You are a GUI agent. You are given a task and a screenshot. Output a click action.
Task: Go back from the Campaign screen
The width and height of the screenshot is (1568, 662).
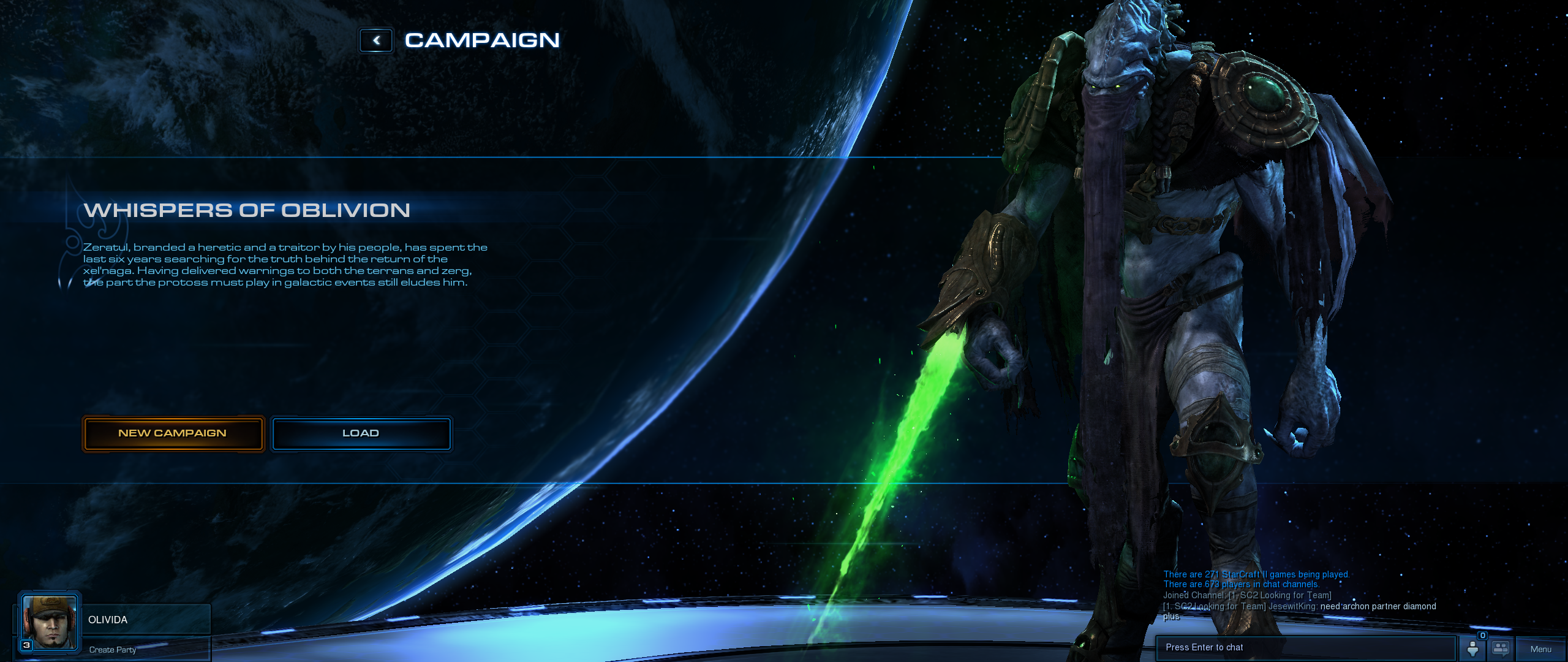376,40
